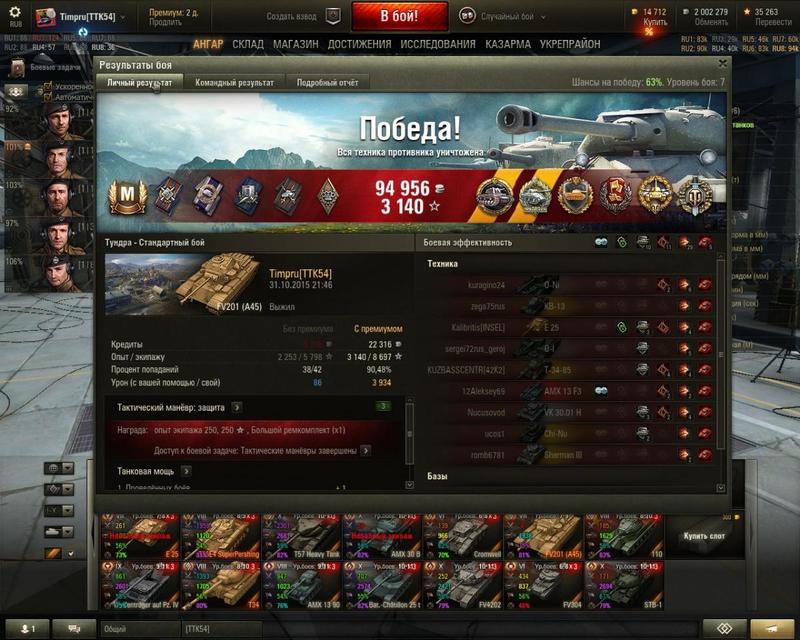This screenshot has width=800, height=640.
Task: Switch to the Командный результат tab
Action: pyautogui.click(x=234, y=82)
